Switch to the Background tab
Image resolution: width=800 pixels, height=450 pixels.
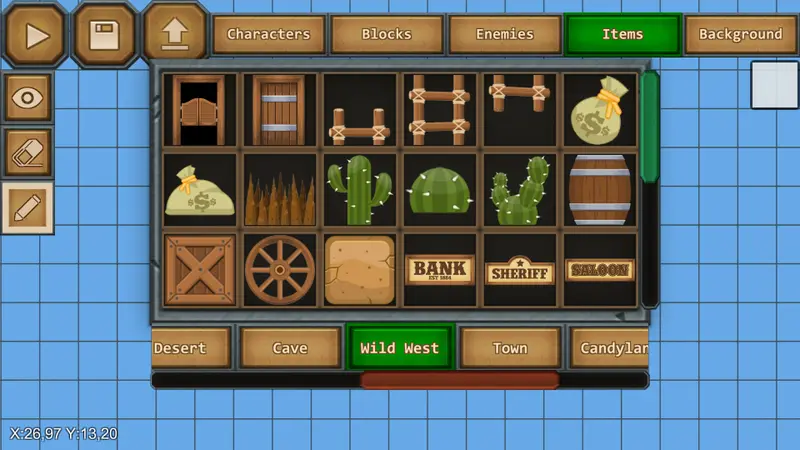pyautogui.click(x=740, y=35)
